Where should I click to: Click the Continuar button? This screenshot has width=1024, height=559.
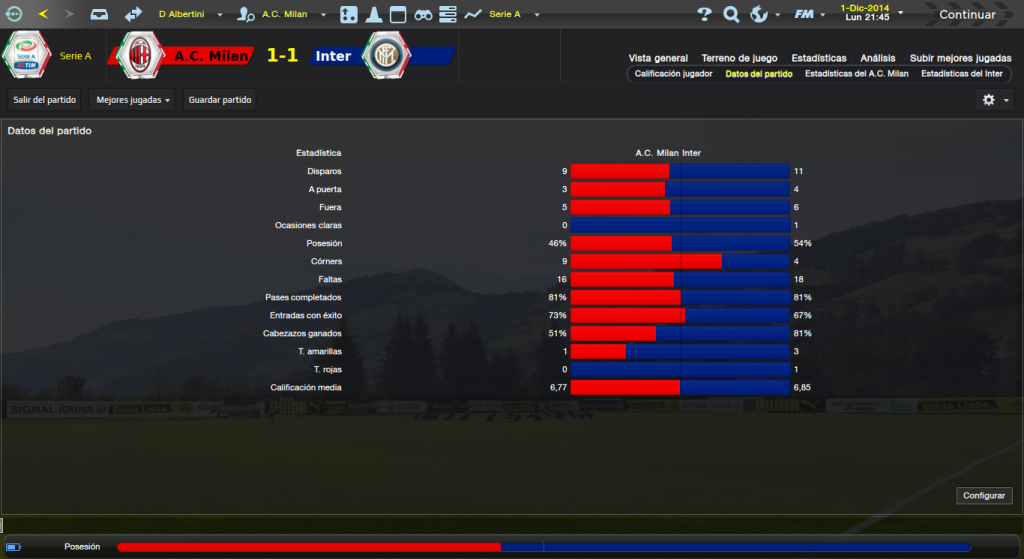point(966,14)
